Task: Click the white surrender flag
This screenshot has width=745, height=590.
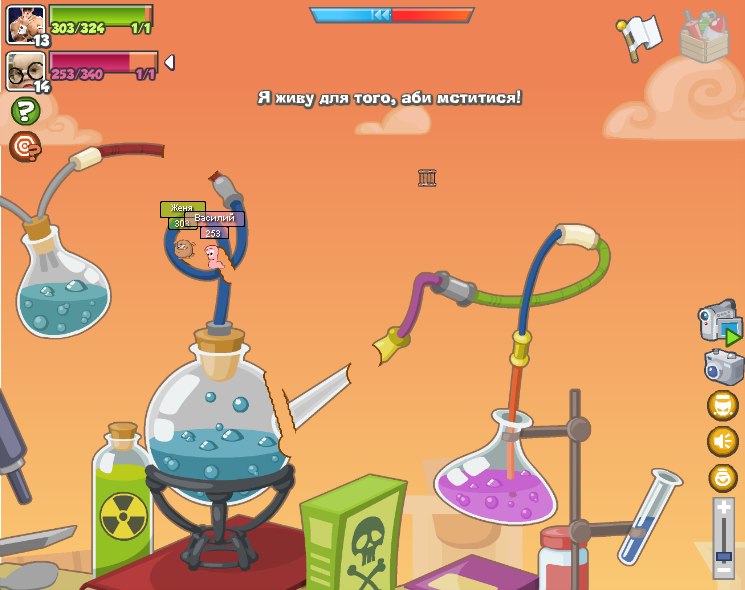Action: [x=638, y=32]
